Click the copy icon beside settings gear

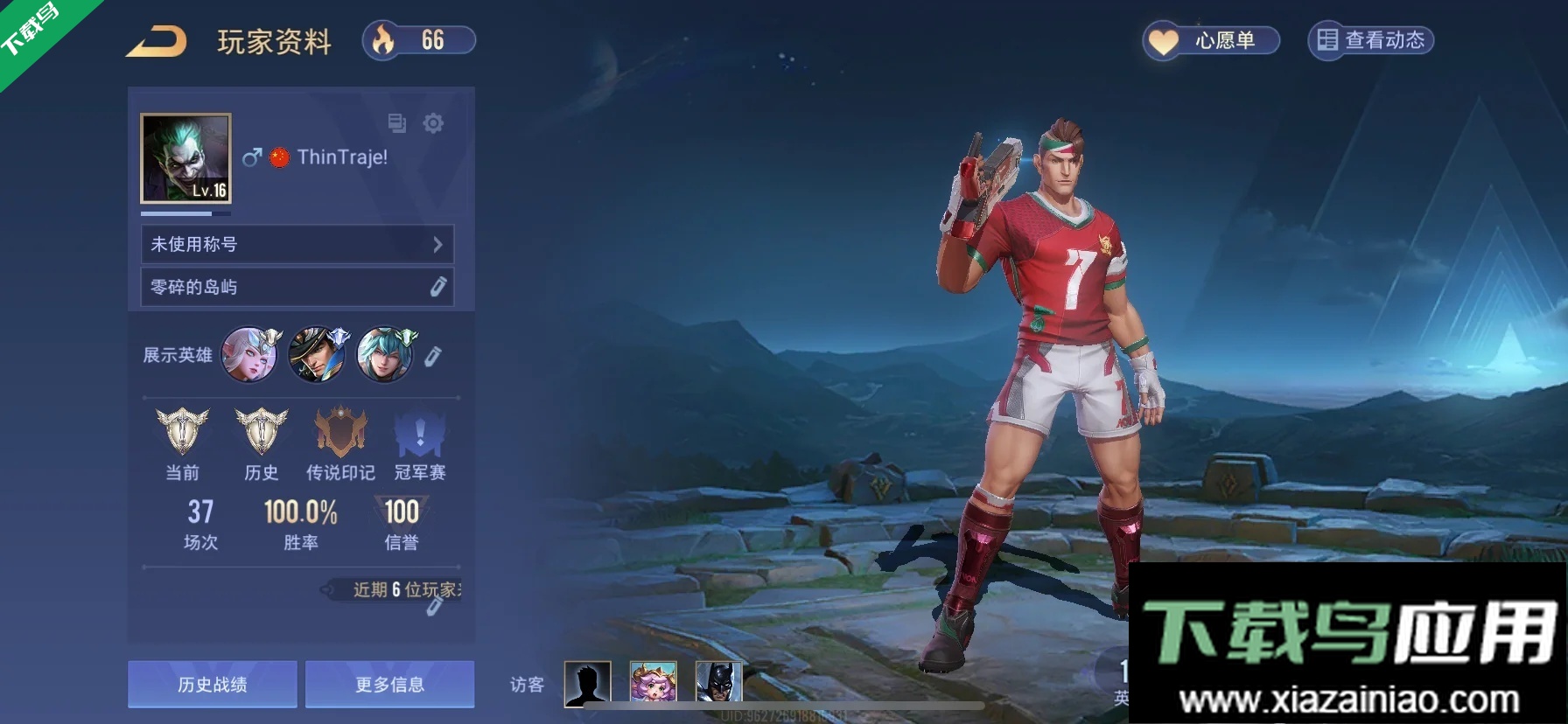(396, 123)
